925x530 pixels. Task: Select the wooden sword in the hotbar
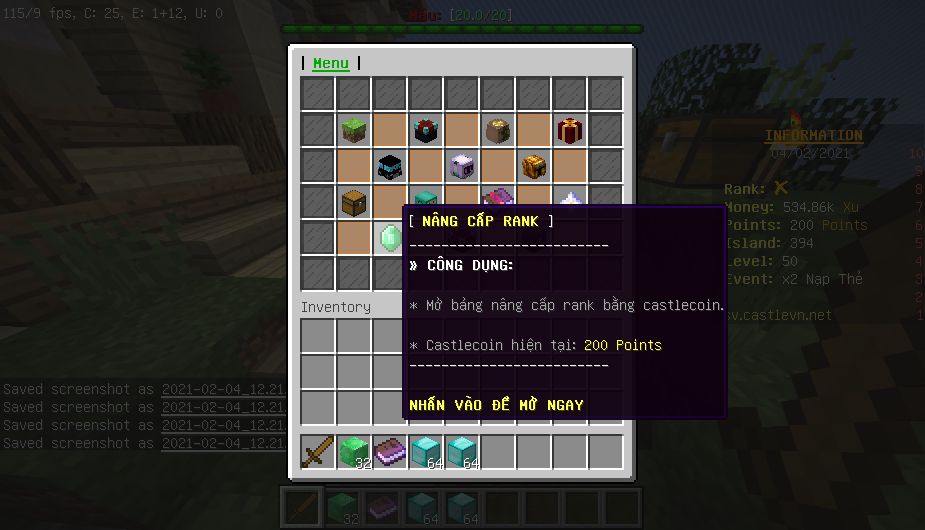(318, 452)
